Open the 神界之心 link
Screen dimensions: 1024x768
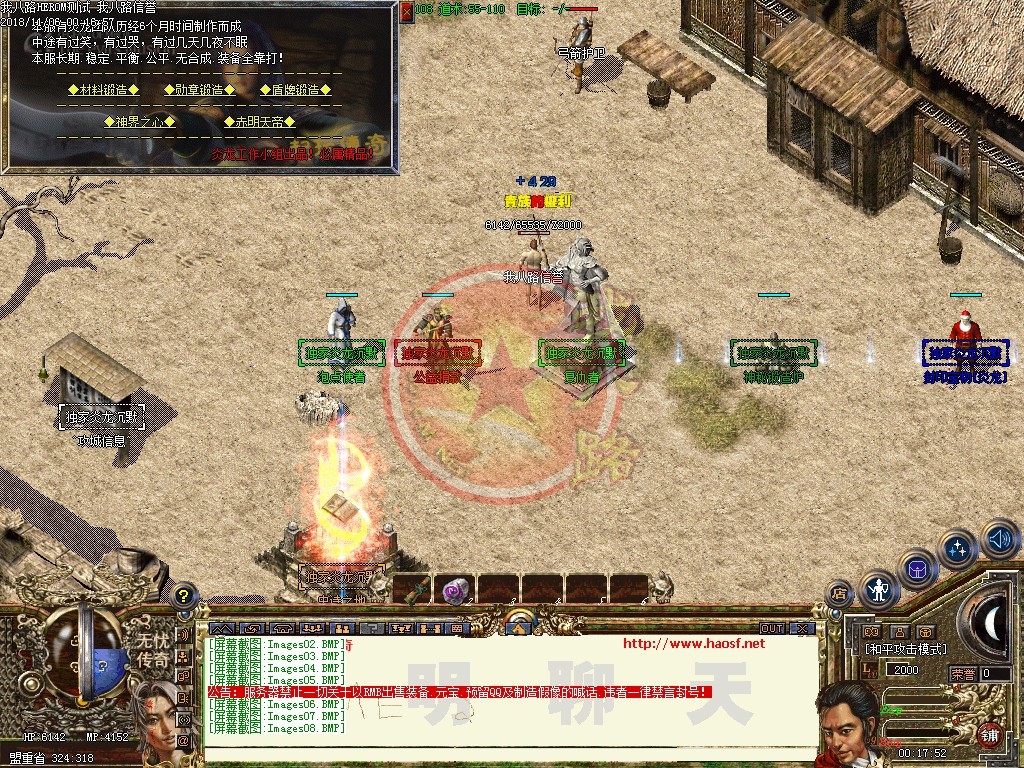point(140,122)
